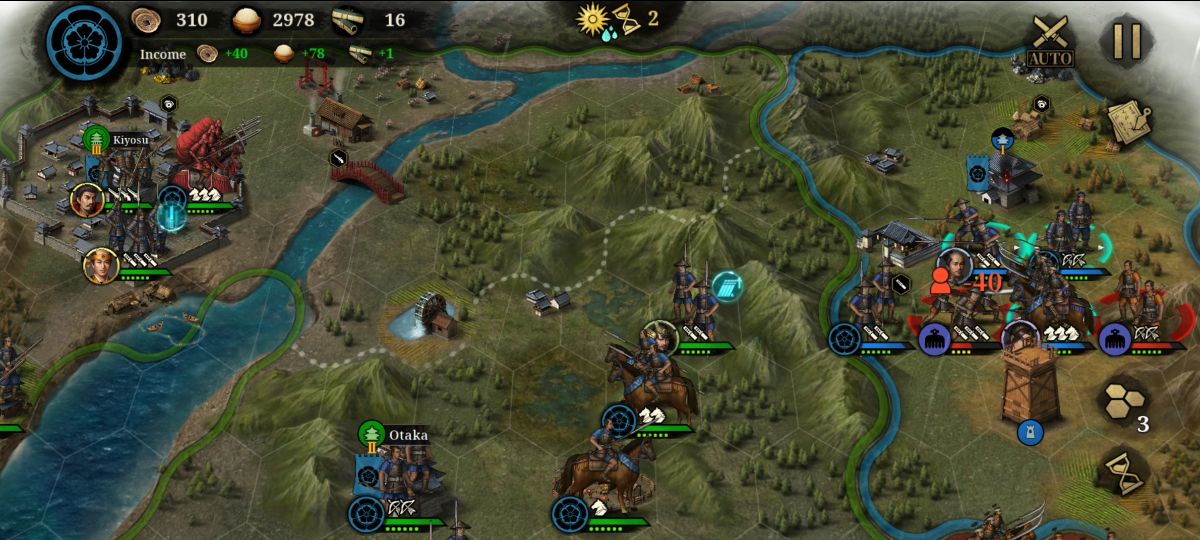Click the glowing blue scroll marker
This screenshot has height=540, width=1200.
(727, 287)
